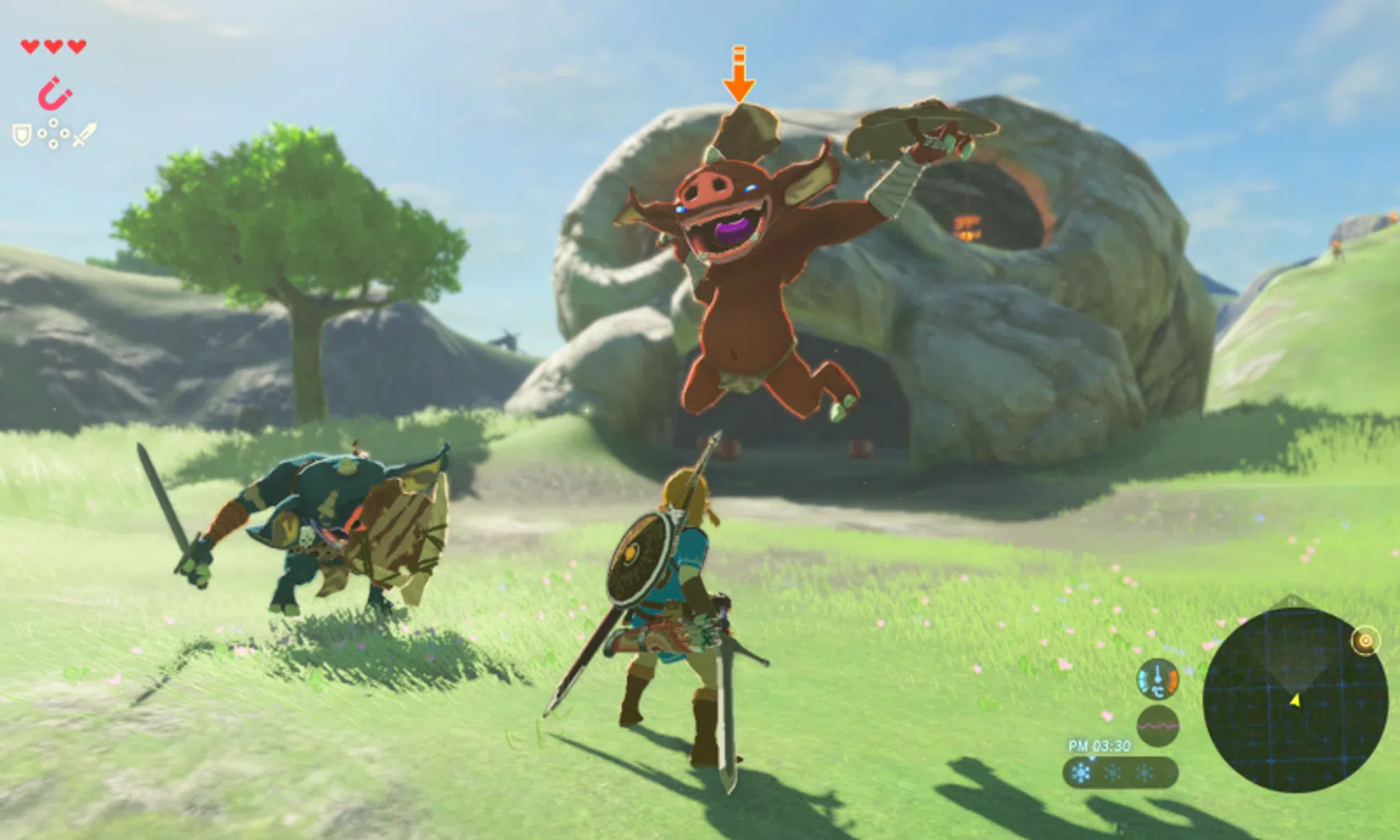Click the third heart in the health row
1400x840 pixels.
click(x=76, y=46)
